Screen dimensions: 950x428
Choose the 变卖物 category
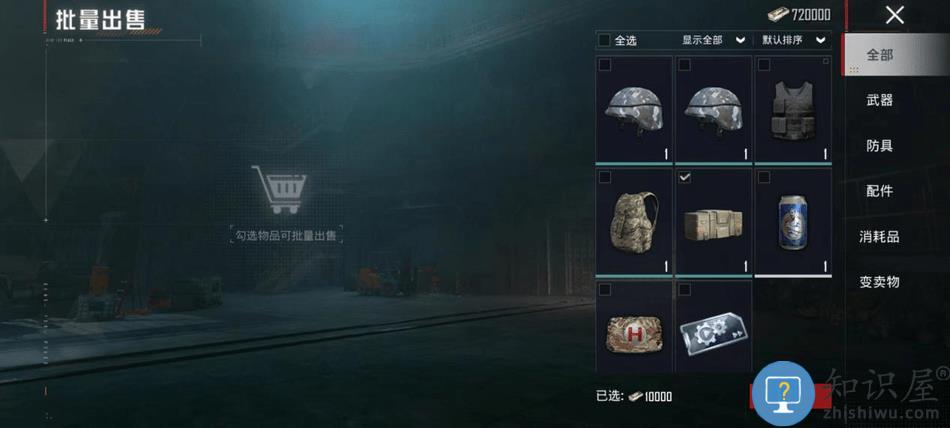pyautogui.click(x=880, y=282)
